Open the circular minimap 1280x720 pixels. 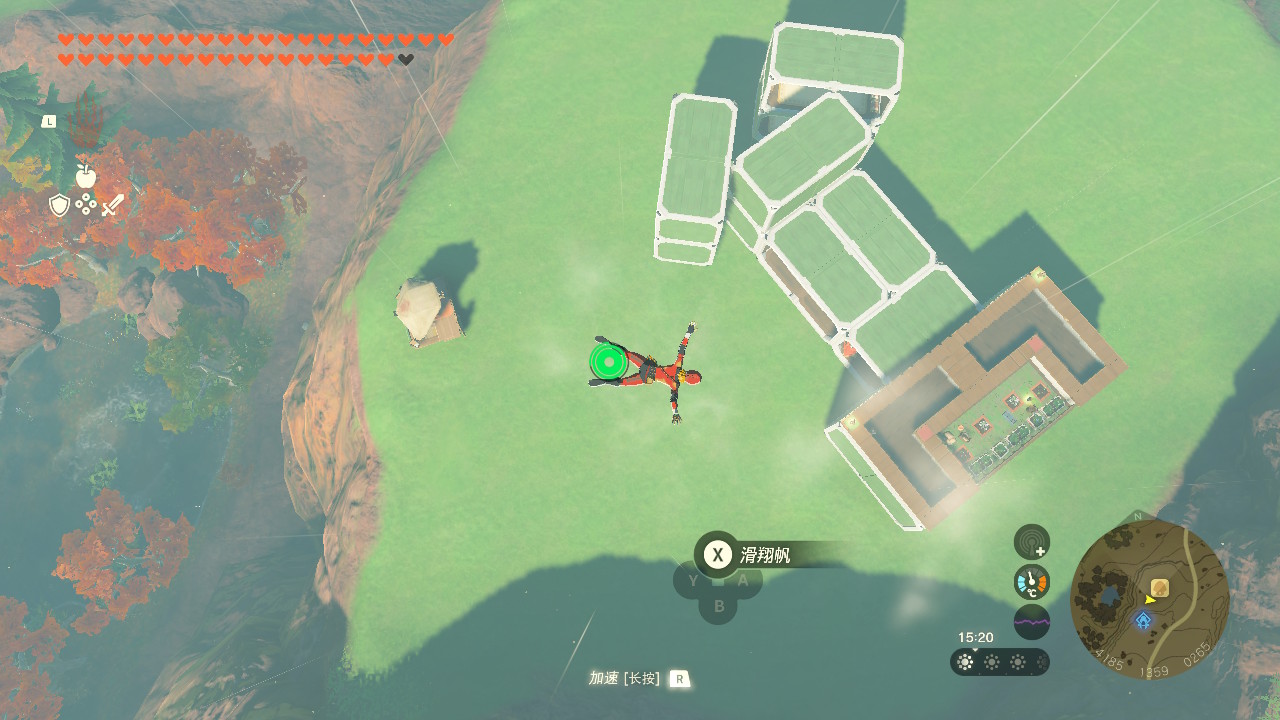[1149, 599]
